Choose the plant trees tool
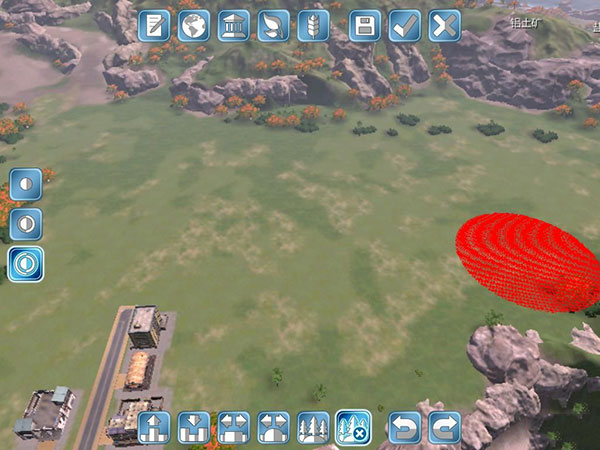 (x=314, y=427)
